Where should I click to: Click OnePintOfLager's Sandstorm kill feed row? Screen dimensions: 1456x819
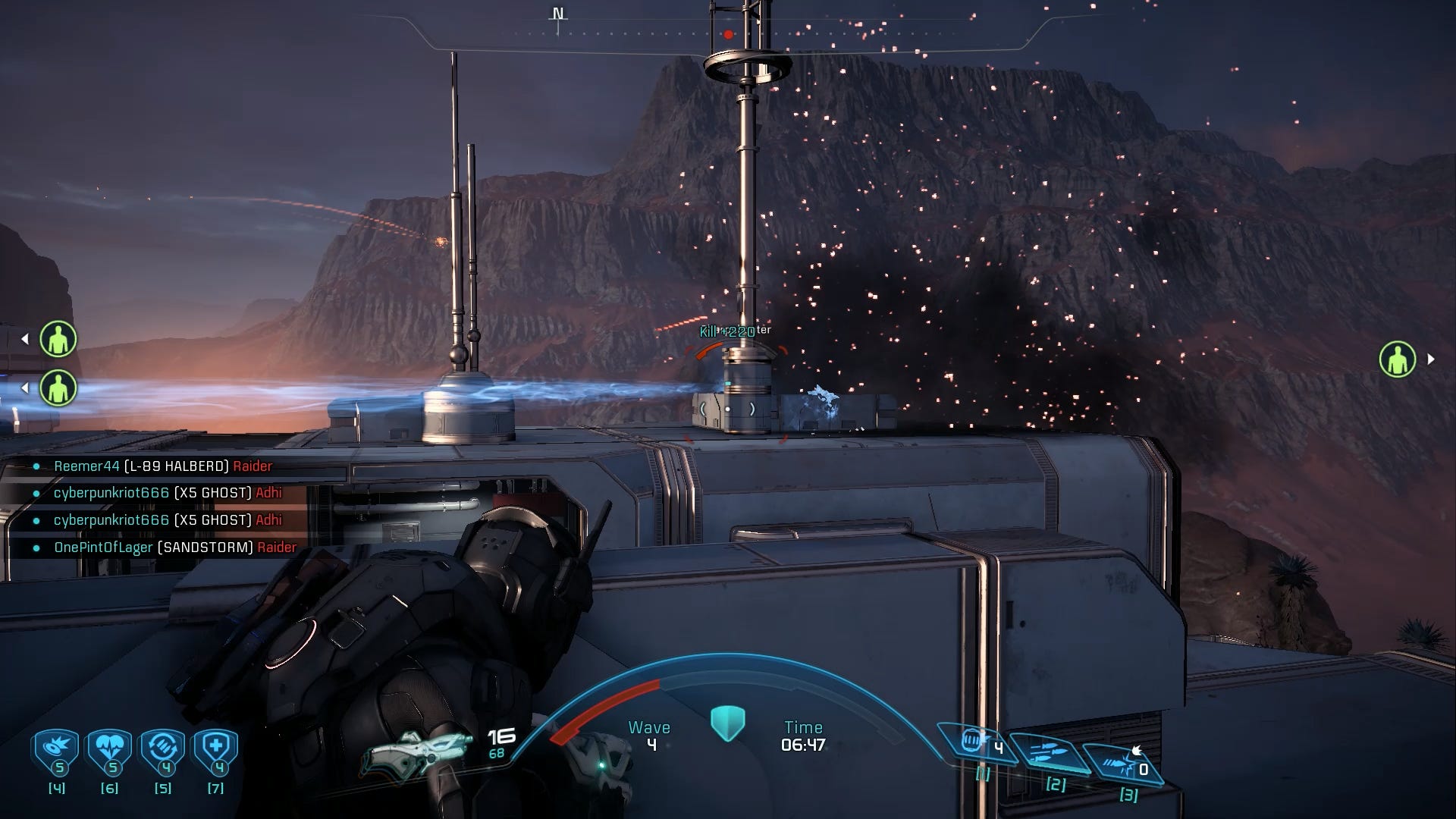[x=175, y=548]
